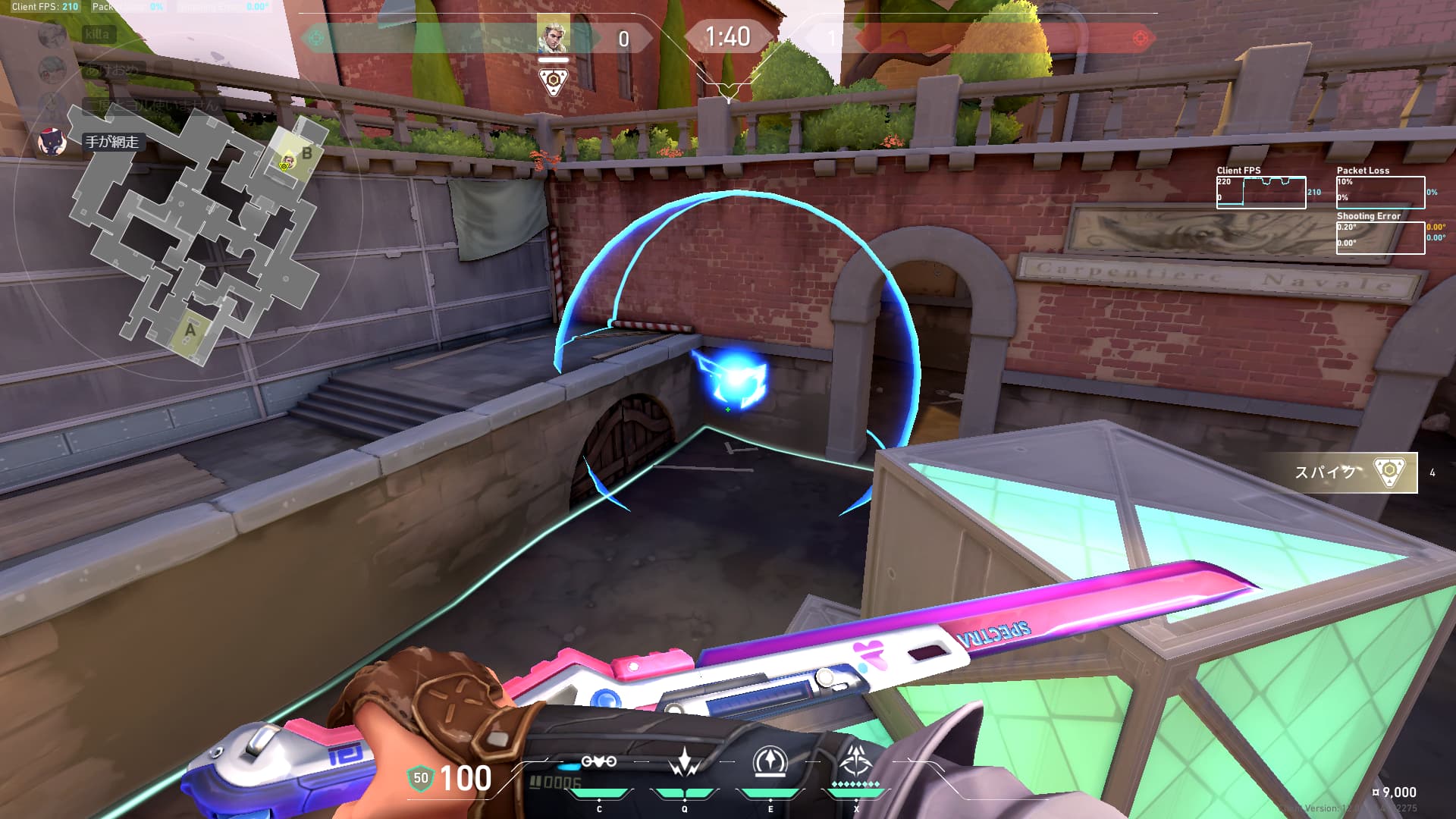
Task: Select player 手が網走 in the team list
Action: point(111,142)
